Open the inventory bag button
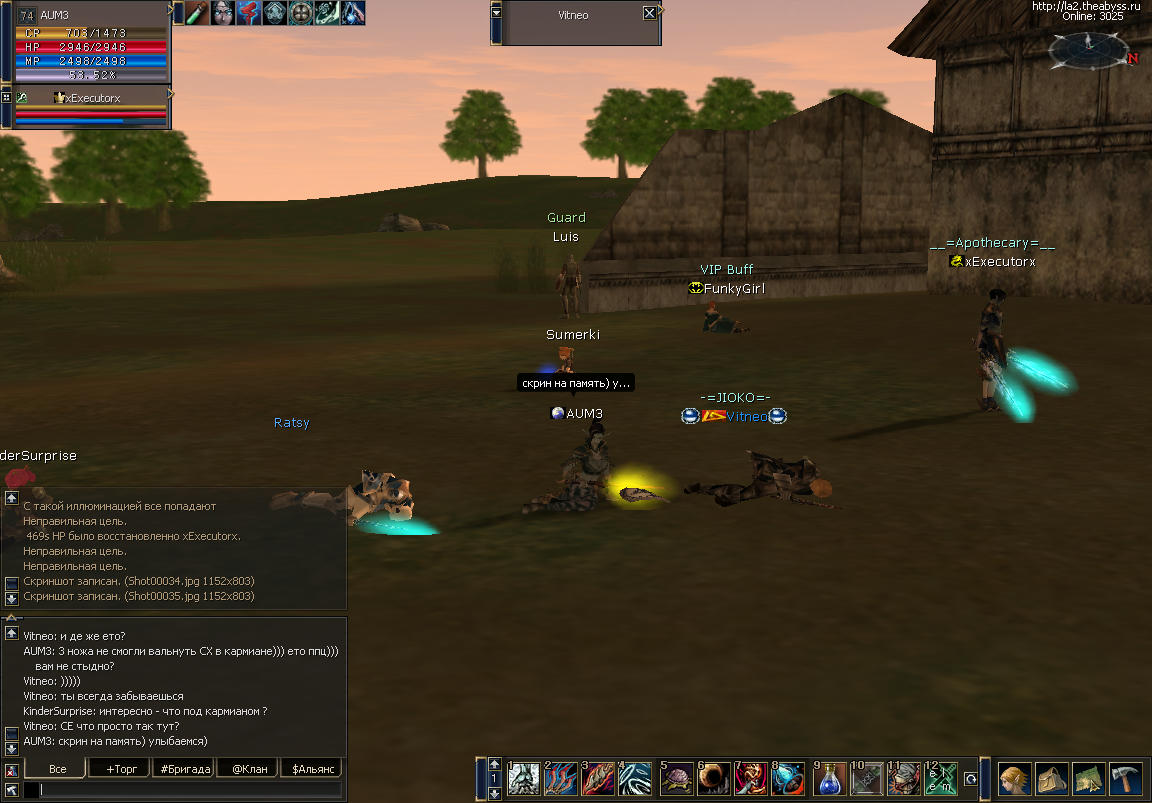Viewport: 1152px width, 803px height. coord(1051,778)
